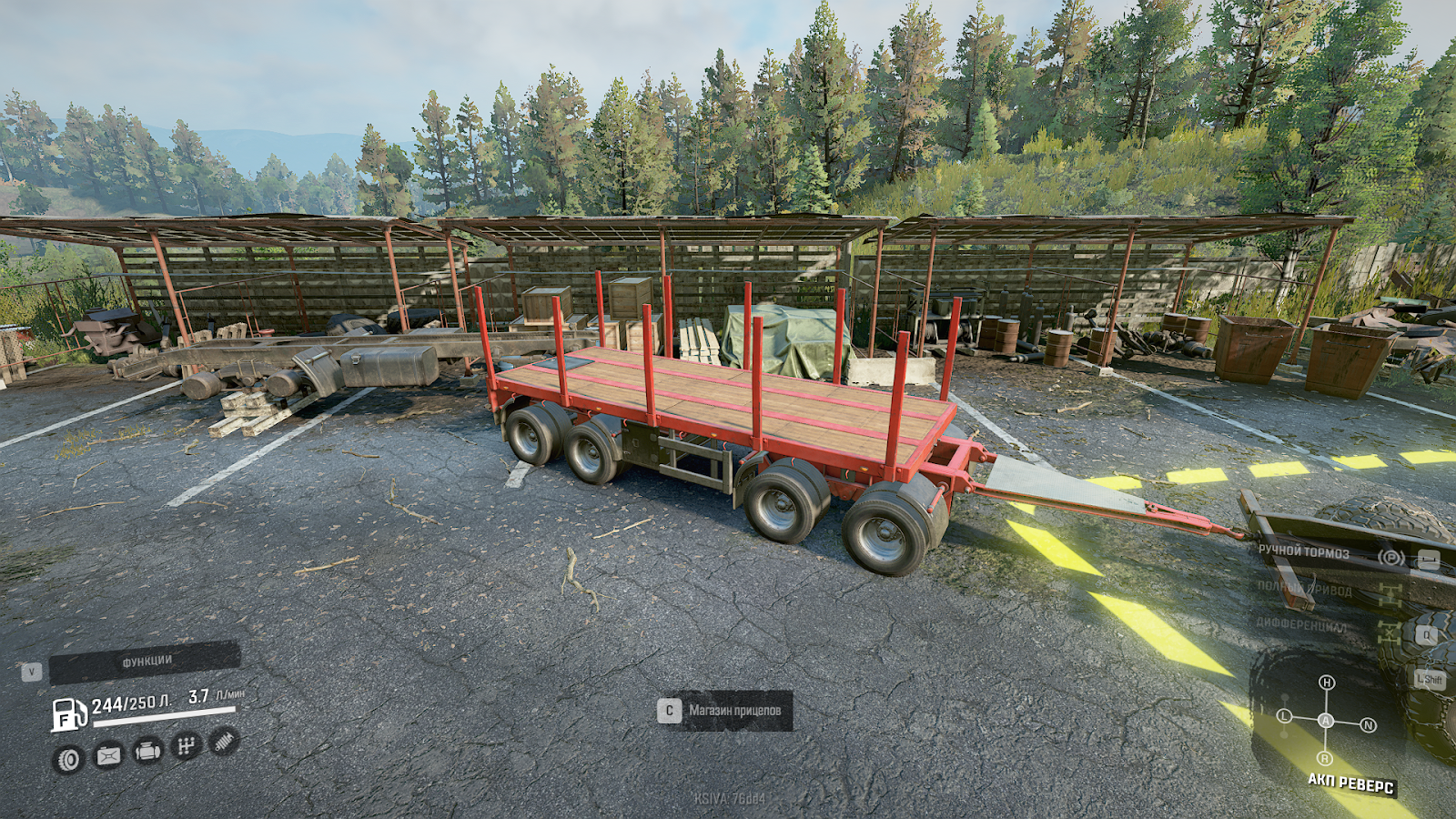Click the differential lock axle icon
1456x819 pixels.
point(1390,634)
